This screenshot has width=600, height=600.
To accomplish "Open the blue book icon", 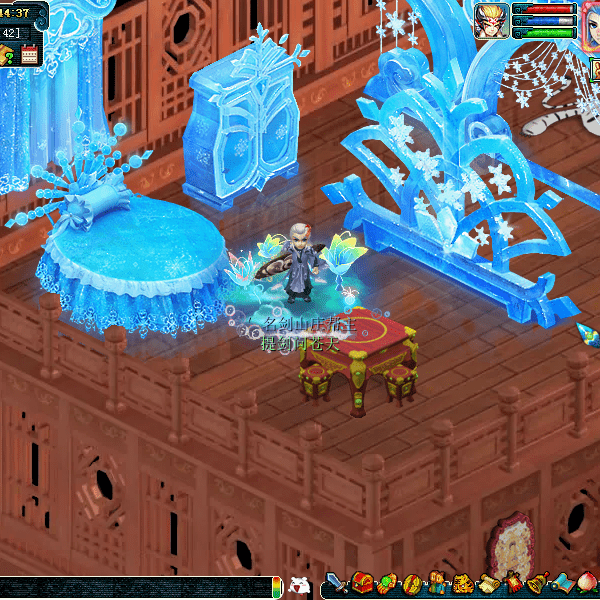I will [x=563, y=584].
